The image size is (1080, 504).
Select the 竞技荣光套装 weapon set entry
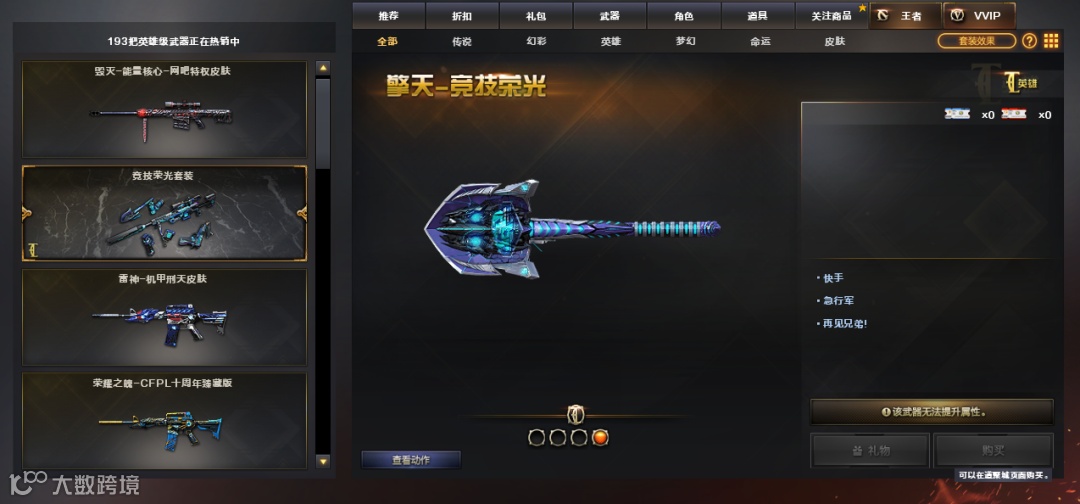164,213
